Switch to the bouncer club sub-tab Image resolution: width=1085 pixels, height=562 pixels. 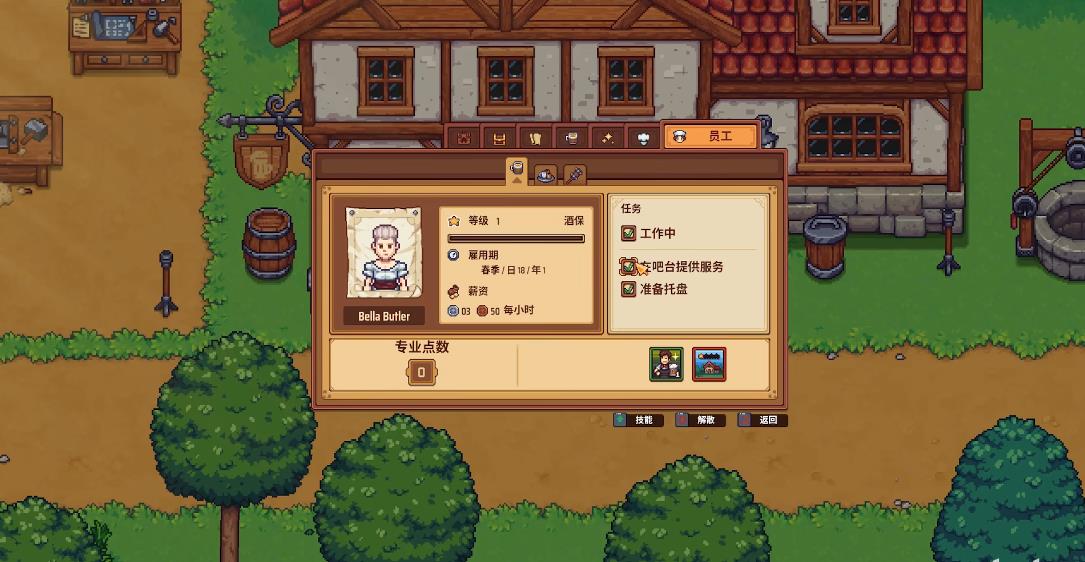(x=574, y=175)
